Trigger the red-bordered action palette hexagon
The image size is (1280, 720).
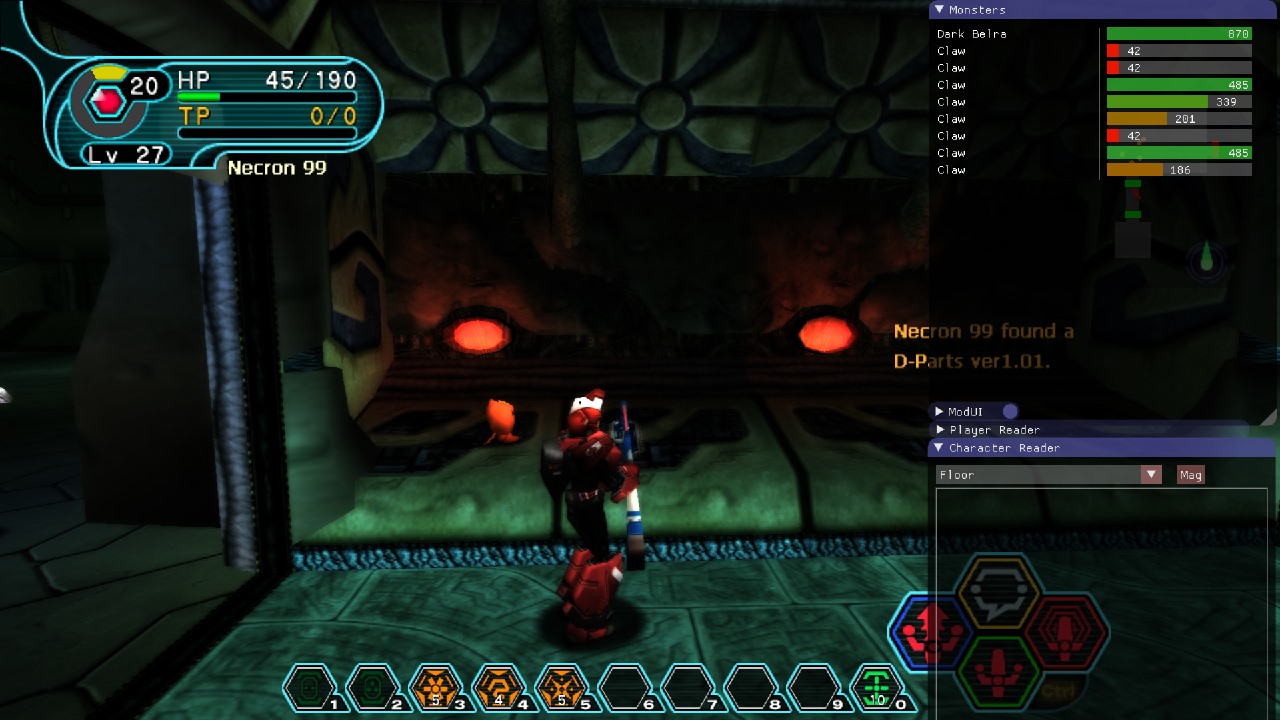click(x=1066, y=632)
